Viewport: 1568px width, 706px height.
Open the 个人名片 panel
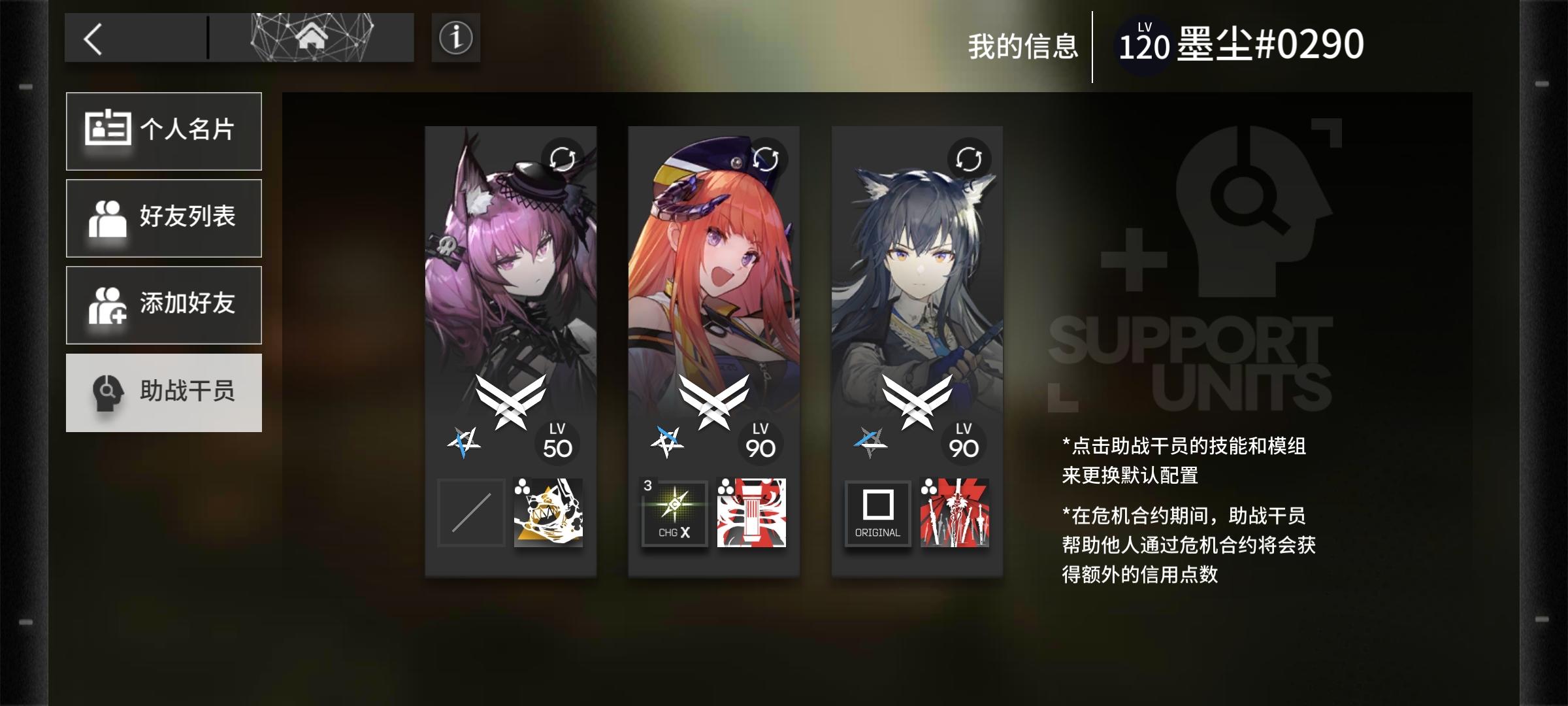click(x=164, y=131)
